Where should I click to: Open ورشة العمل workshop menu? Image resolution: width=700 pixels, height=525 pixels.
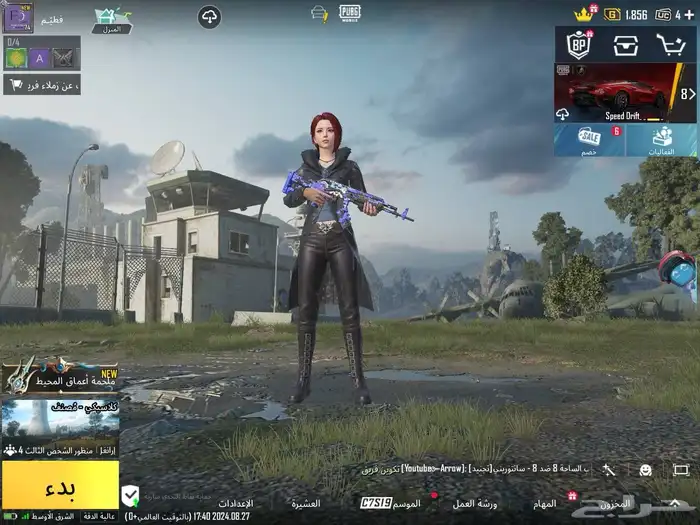[x=475, y=501]
